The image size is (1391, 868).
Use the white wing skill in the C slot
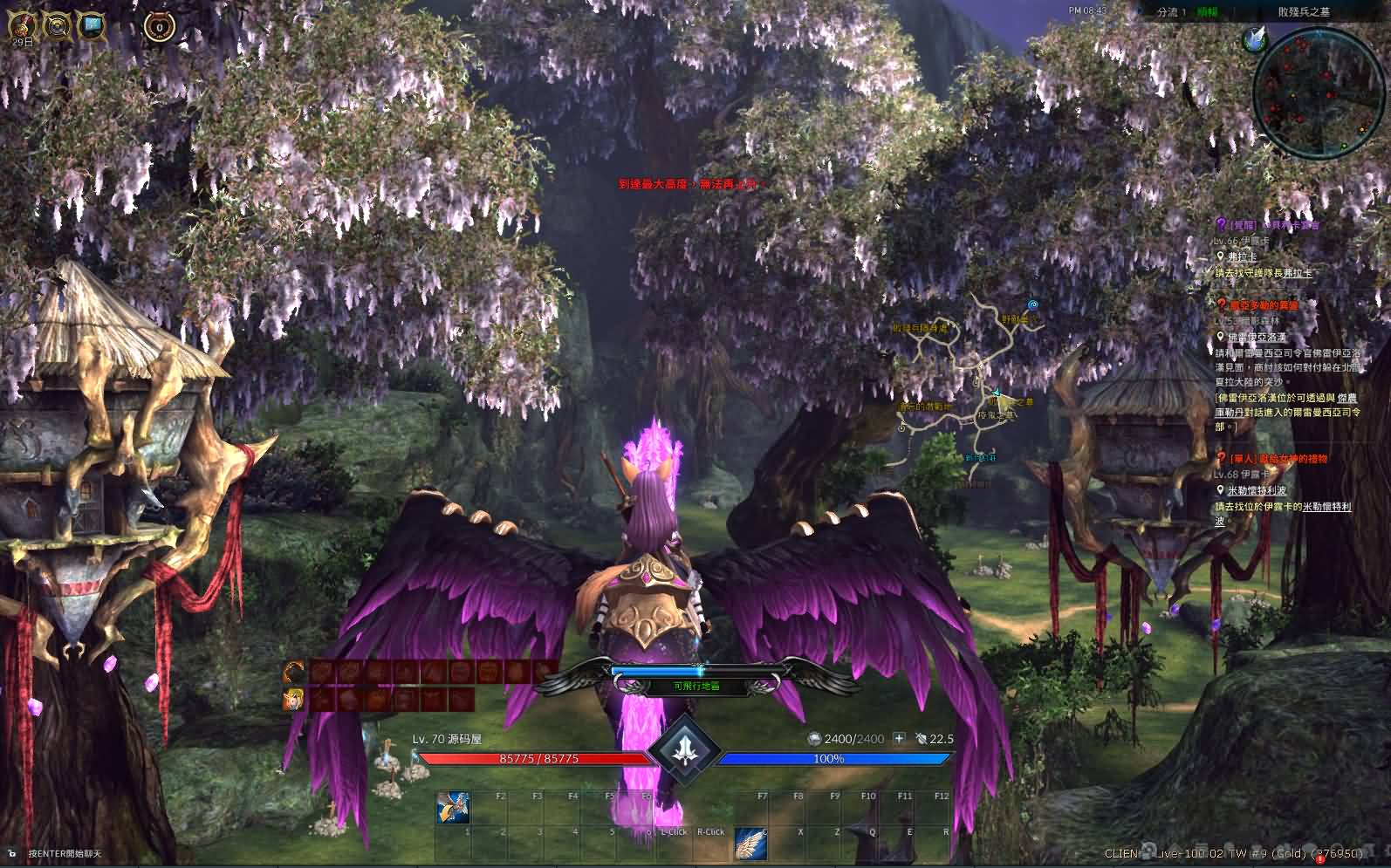tap(750, 844)
